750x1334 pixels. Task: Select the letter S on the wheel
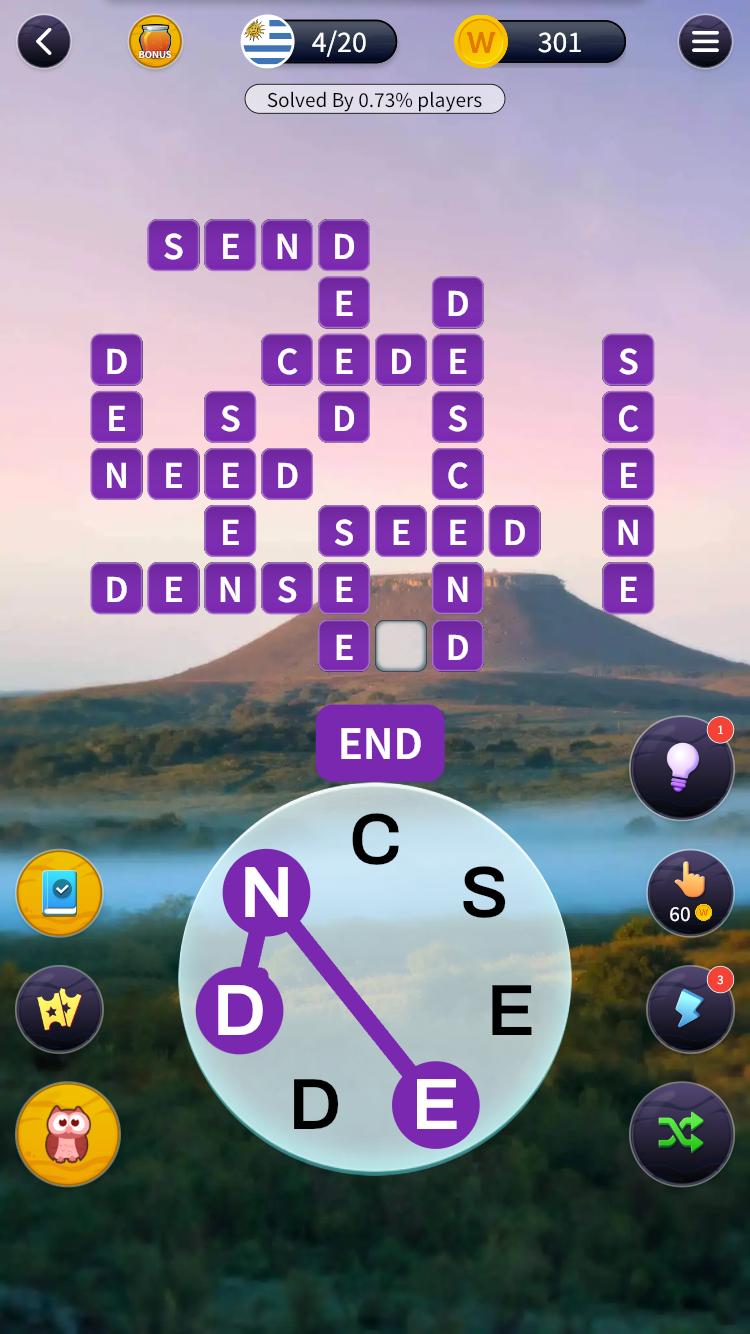(484, 892)
